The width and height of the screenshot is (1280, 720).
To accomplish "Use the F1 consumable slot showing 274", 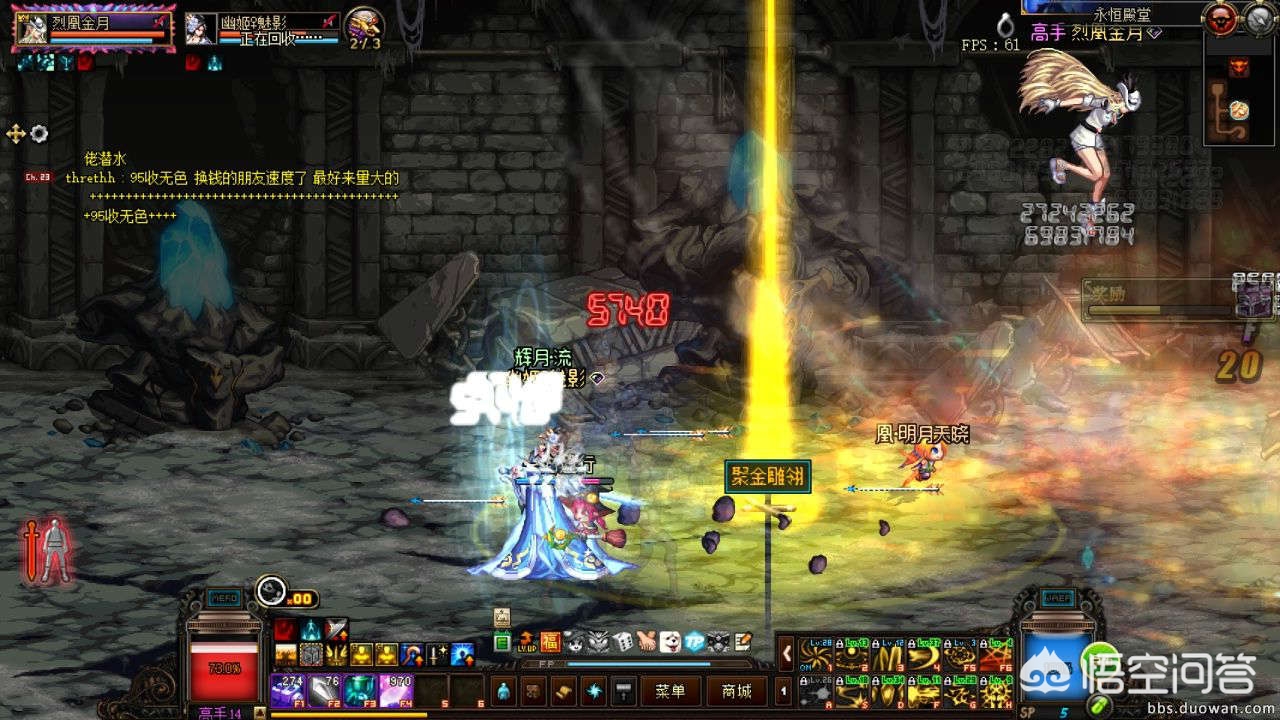I will pos(289,690).
